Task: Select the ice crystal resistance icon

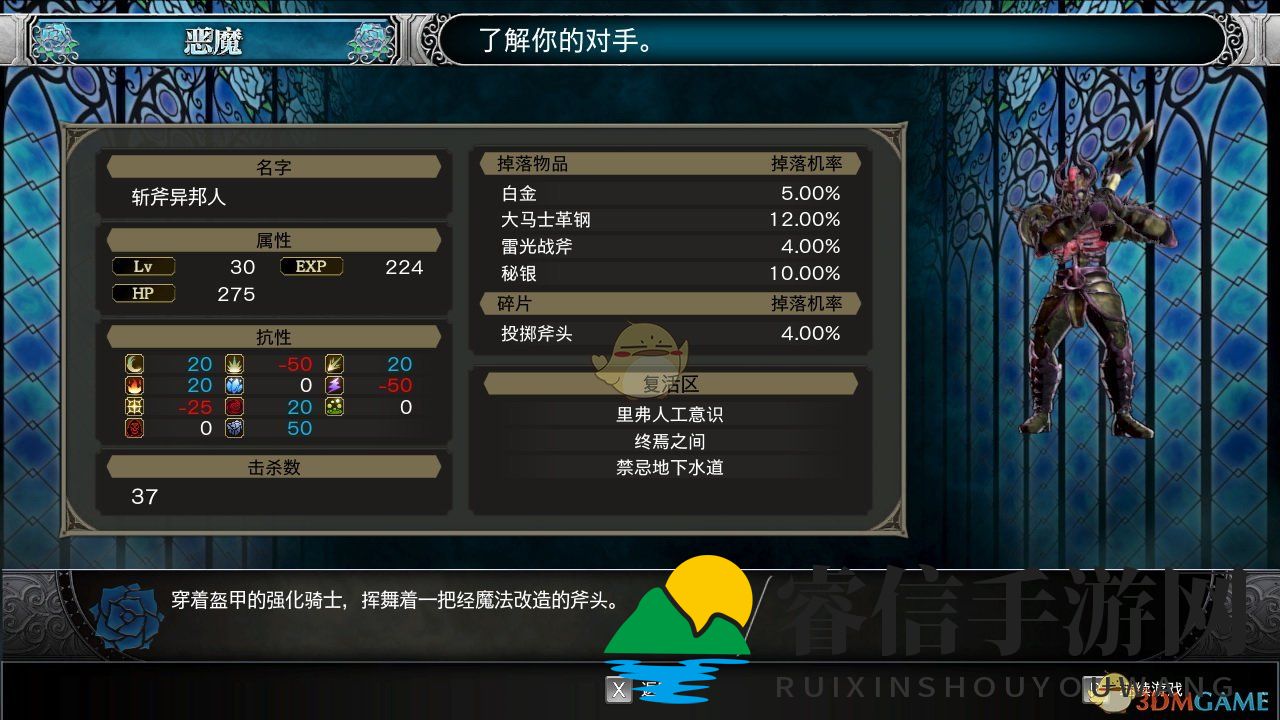Action: 233,386
